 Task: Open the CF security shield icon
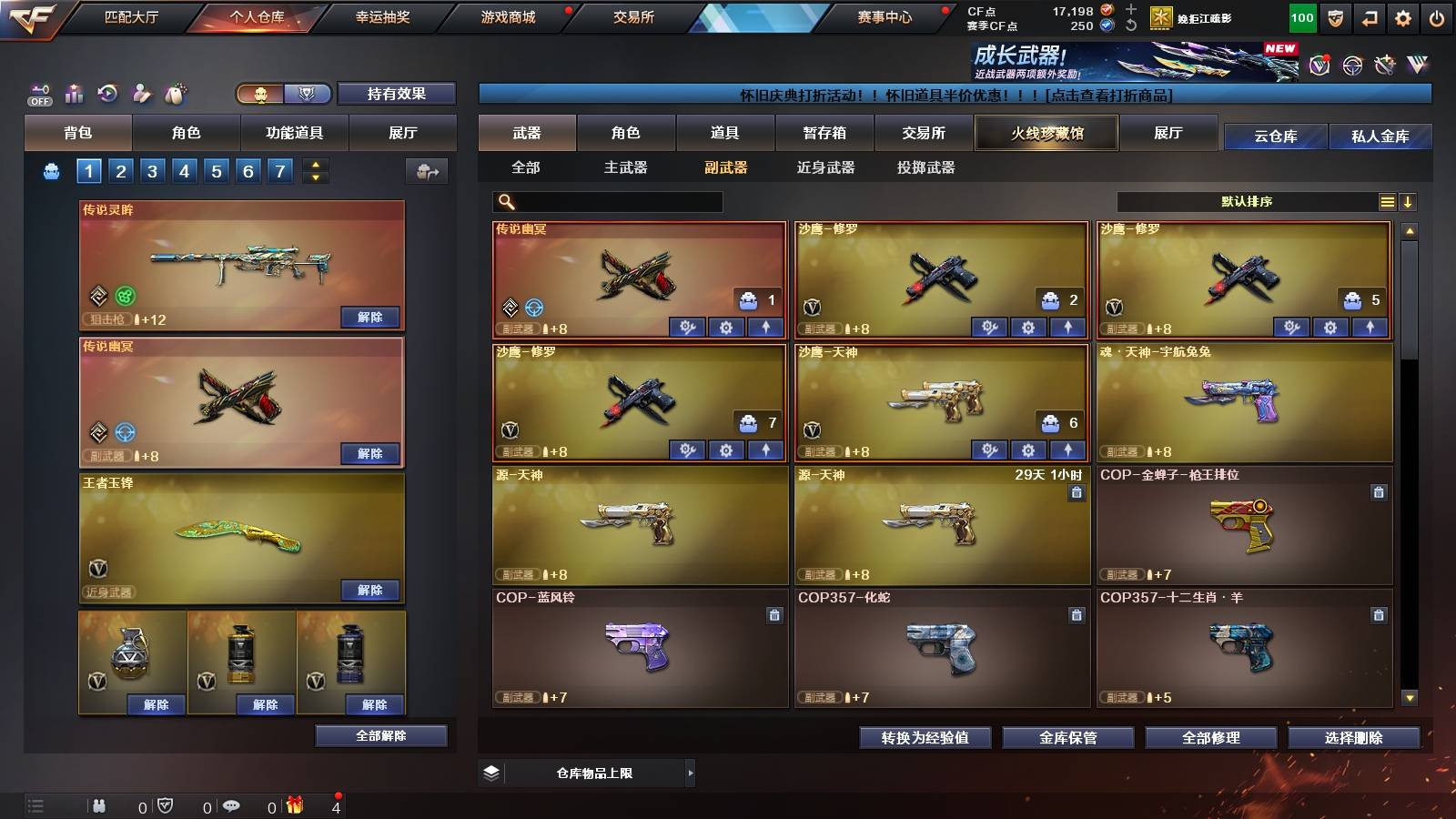[1335, 17]
